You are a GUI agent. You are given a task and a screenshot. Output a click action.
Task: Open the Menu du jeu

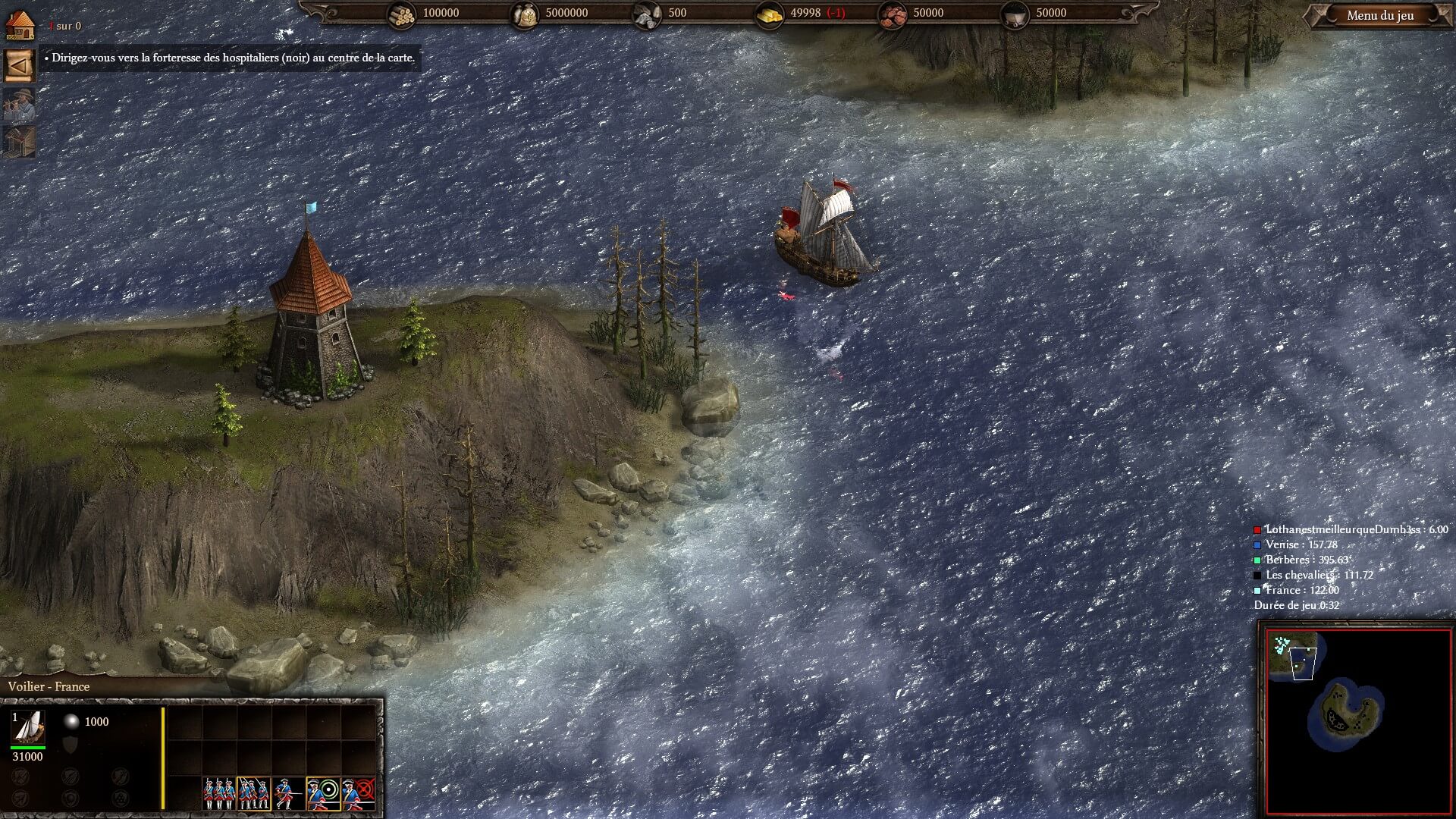click(x=1379, y=16)
